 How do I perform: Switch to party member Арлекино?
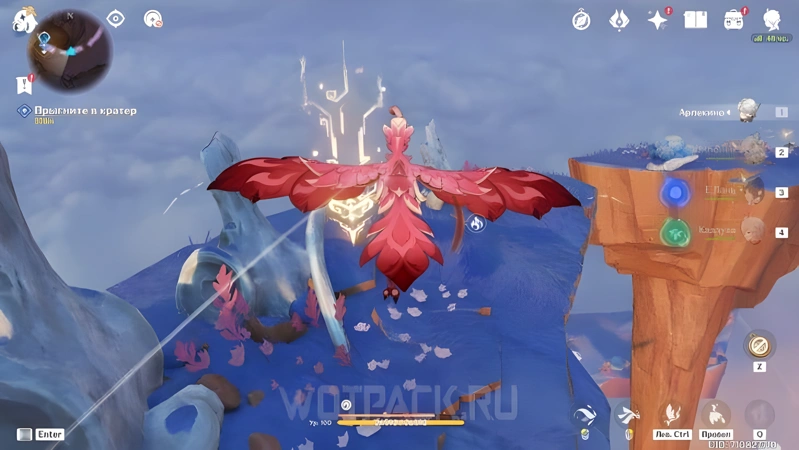(x=746, y=112)
